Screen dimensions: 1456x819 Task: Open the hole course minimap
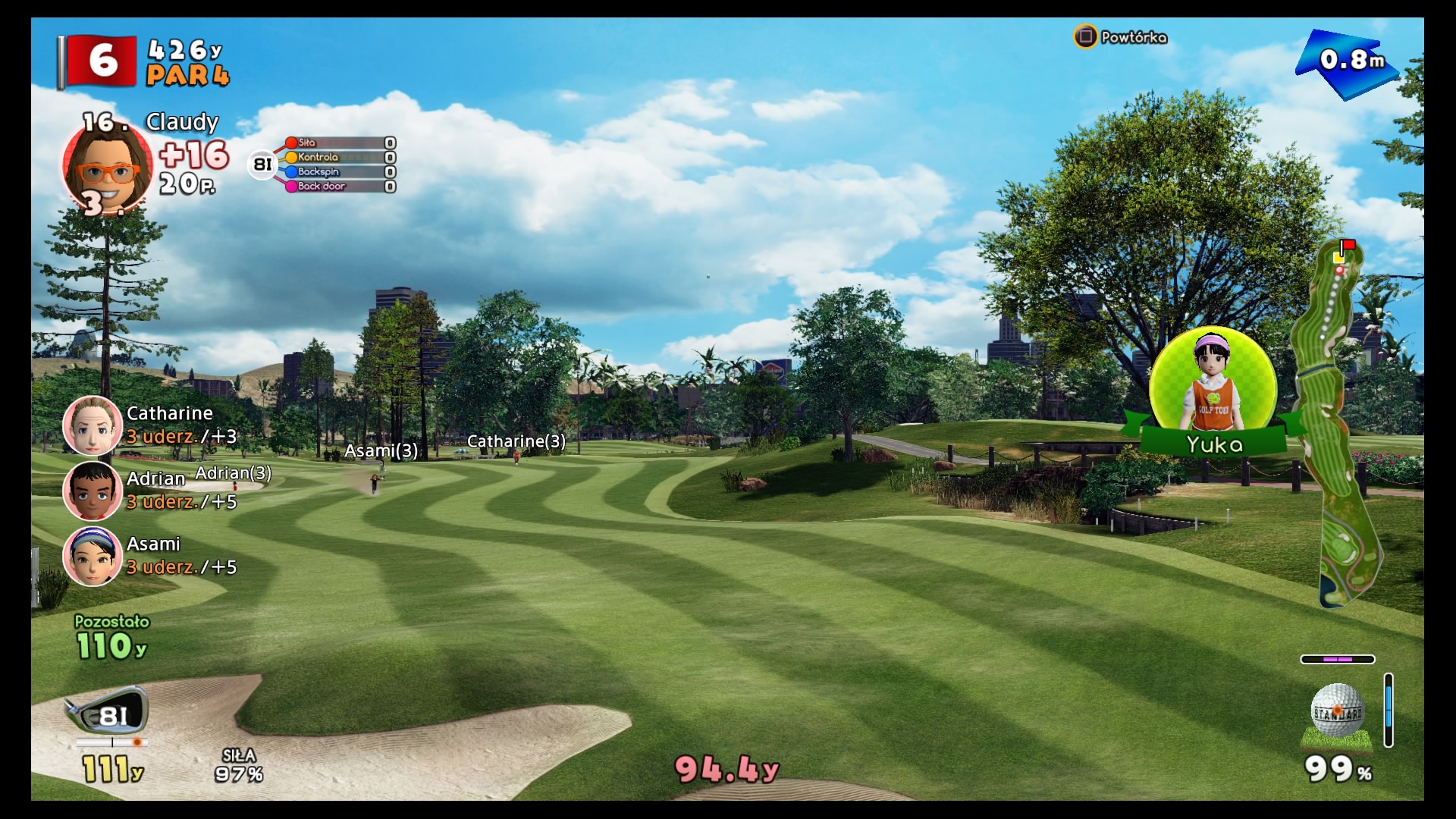click(x=1341, y=425)
